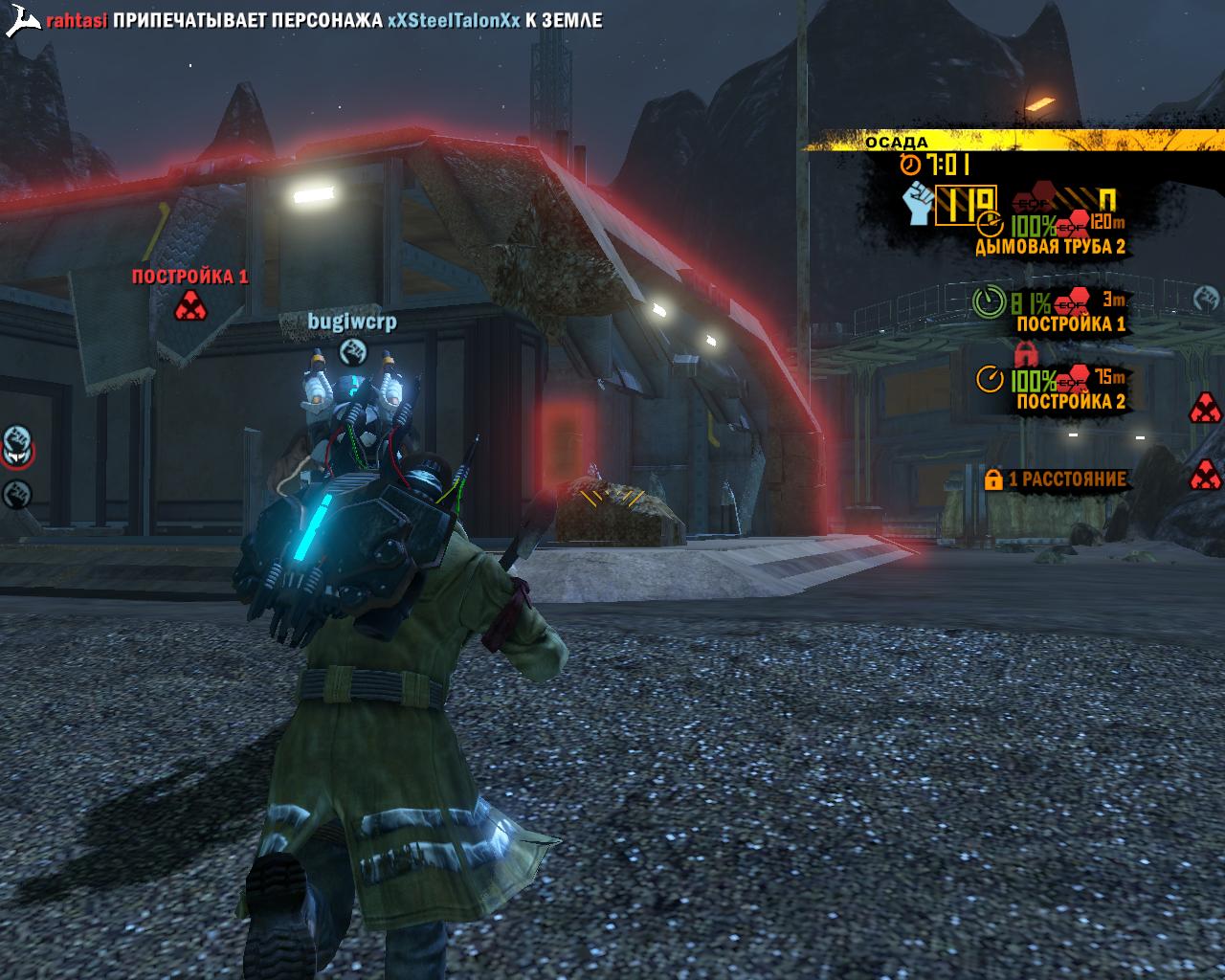Click the blue raised fist team icon
Screen dimensions: 1225x980
(x=919, y=202)
